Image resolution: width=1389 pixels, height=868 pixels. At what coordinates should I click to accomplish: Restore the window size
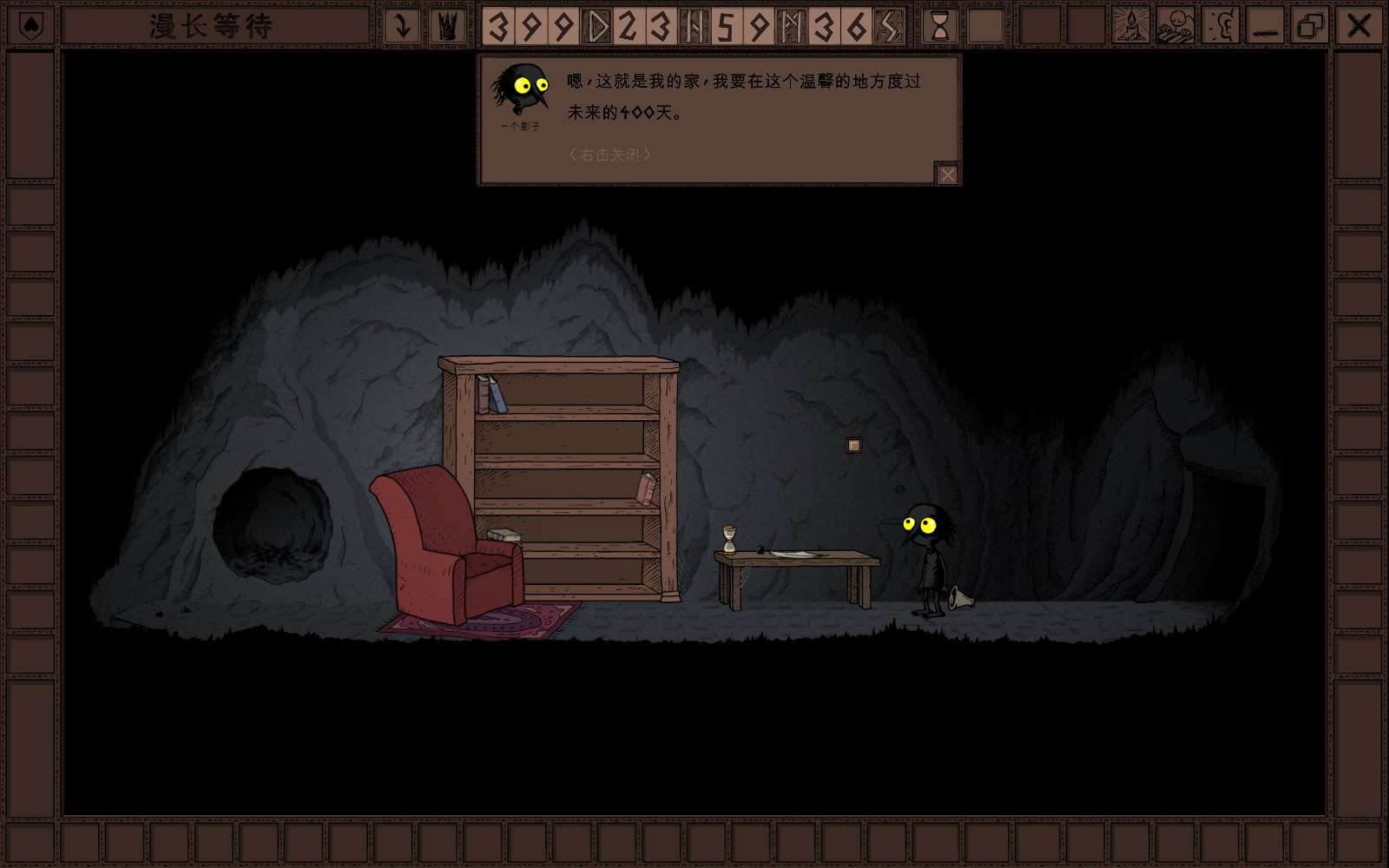click(1310, 26)
